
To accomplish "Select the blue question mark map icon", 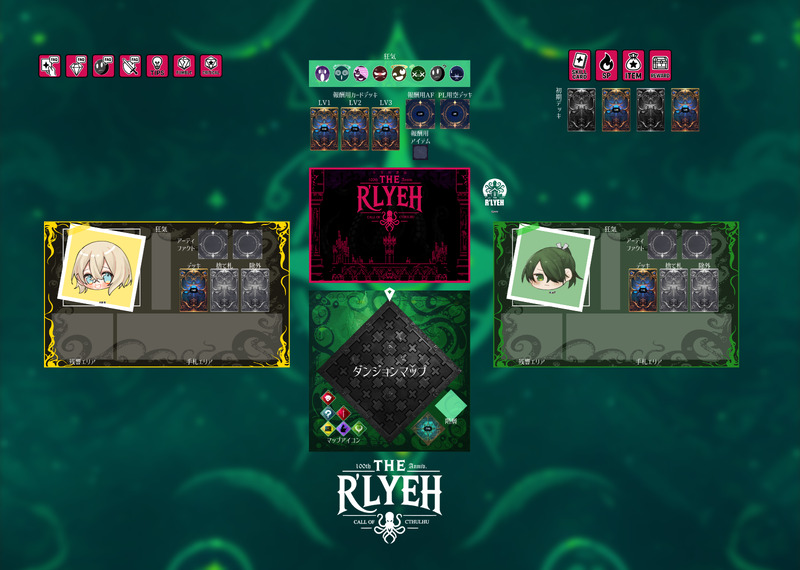I will coord(328,413).
